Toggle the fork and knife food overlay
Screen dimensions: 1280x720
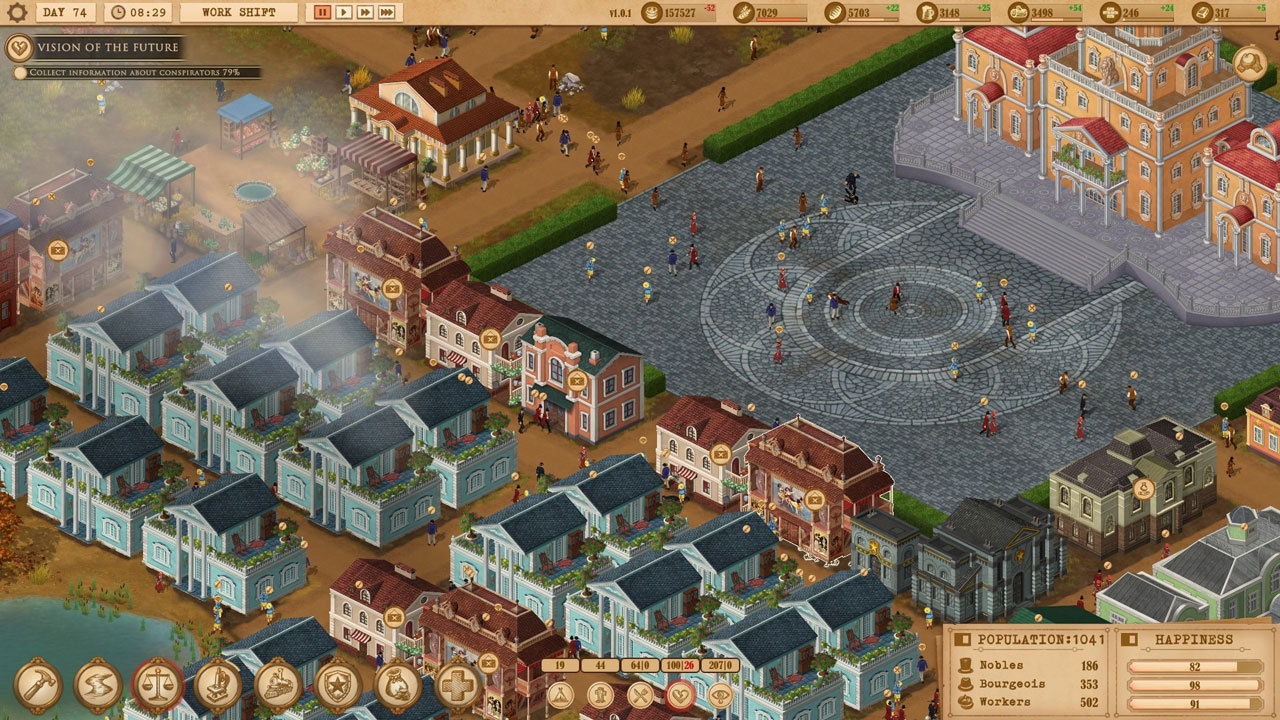(x=640, y=694)
